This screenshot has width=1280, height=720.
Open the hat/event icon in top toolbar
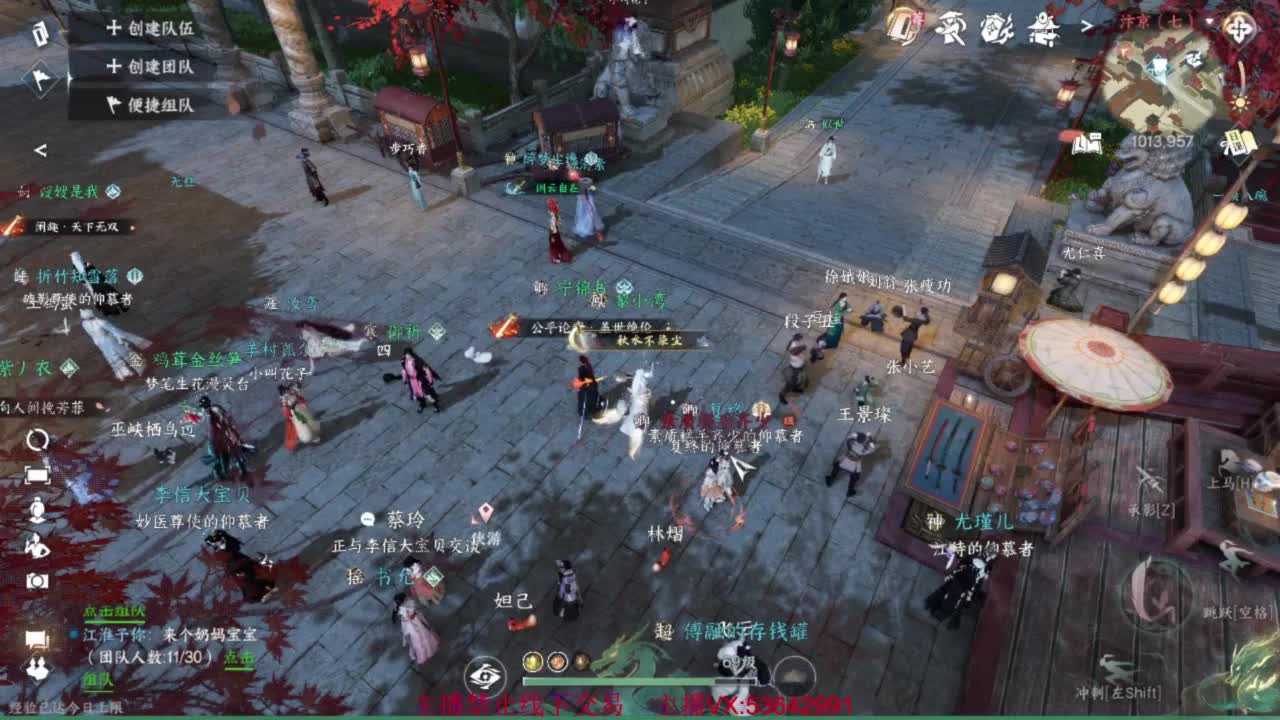[949, 27]
